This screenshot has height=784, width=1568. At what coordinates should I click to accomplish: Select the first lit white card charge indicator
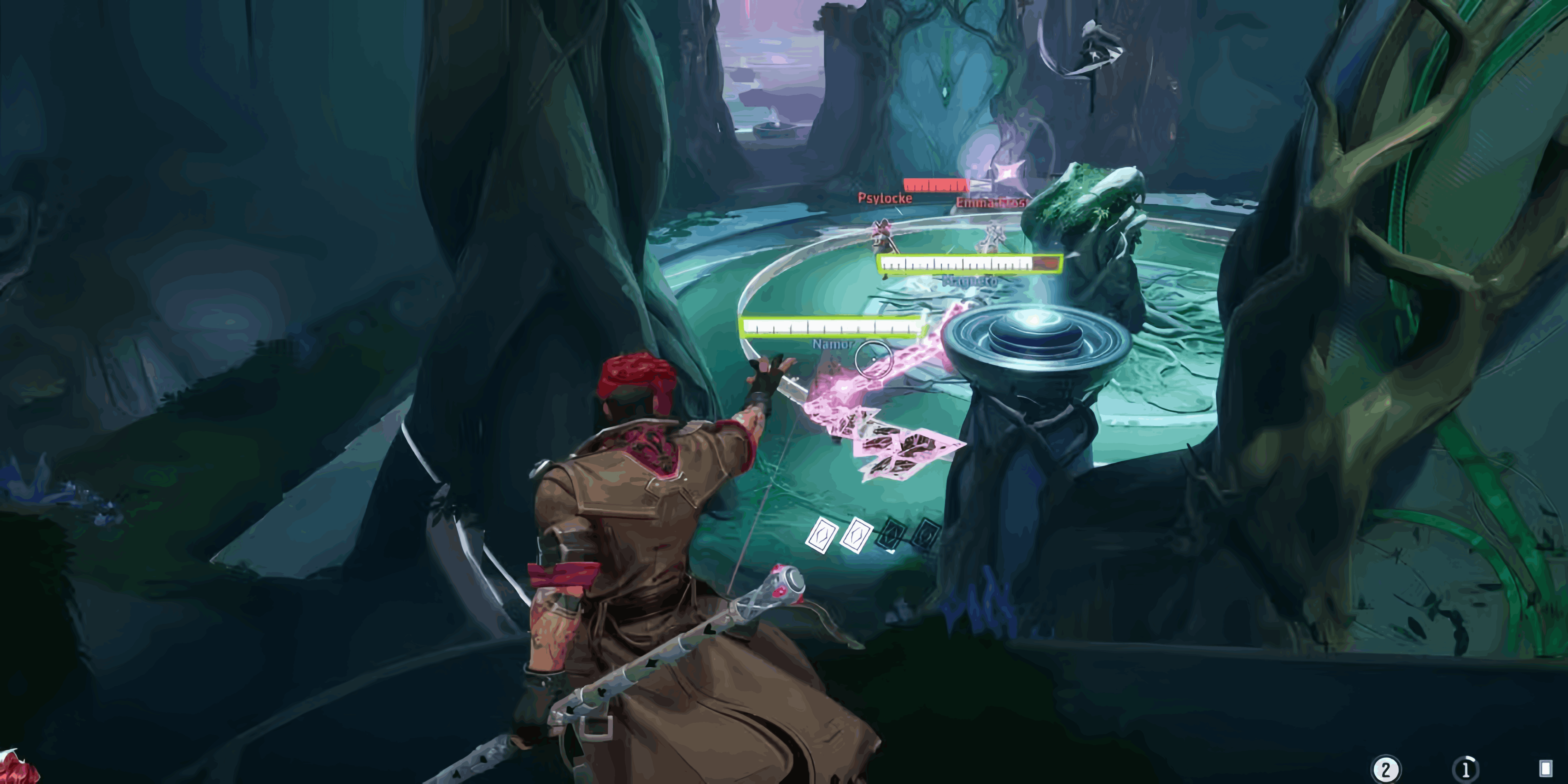point(822,536)
